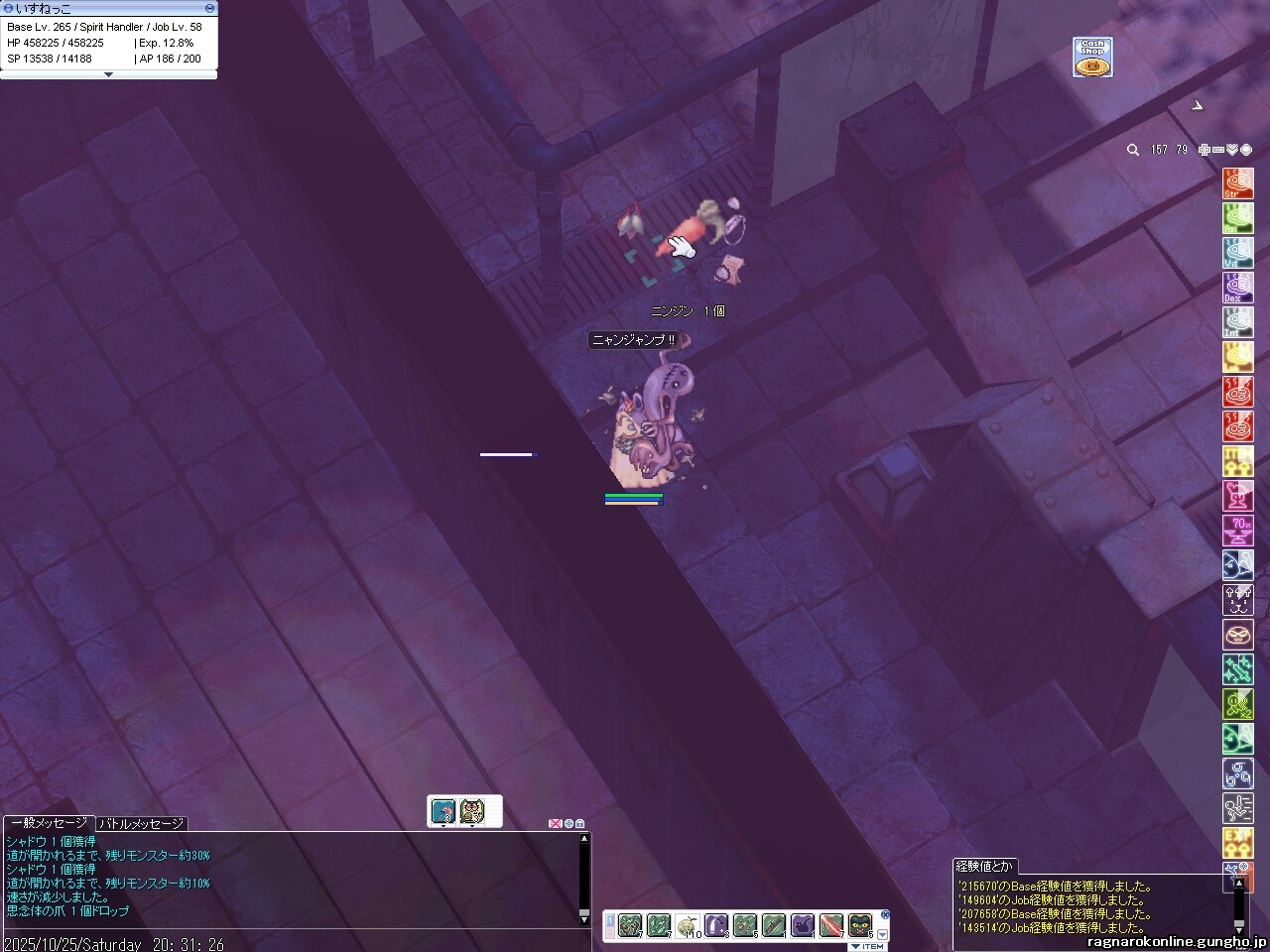Open the Cash Shop

[x=1092, y=58]
